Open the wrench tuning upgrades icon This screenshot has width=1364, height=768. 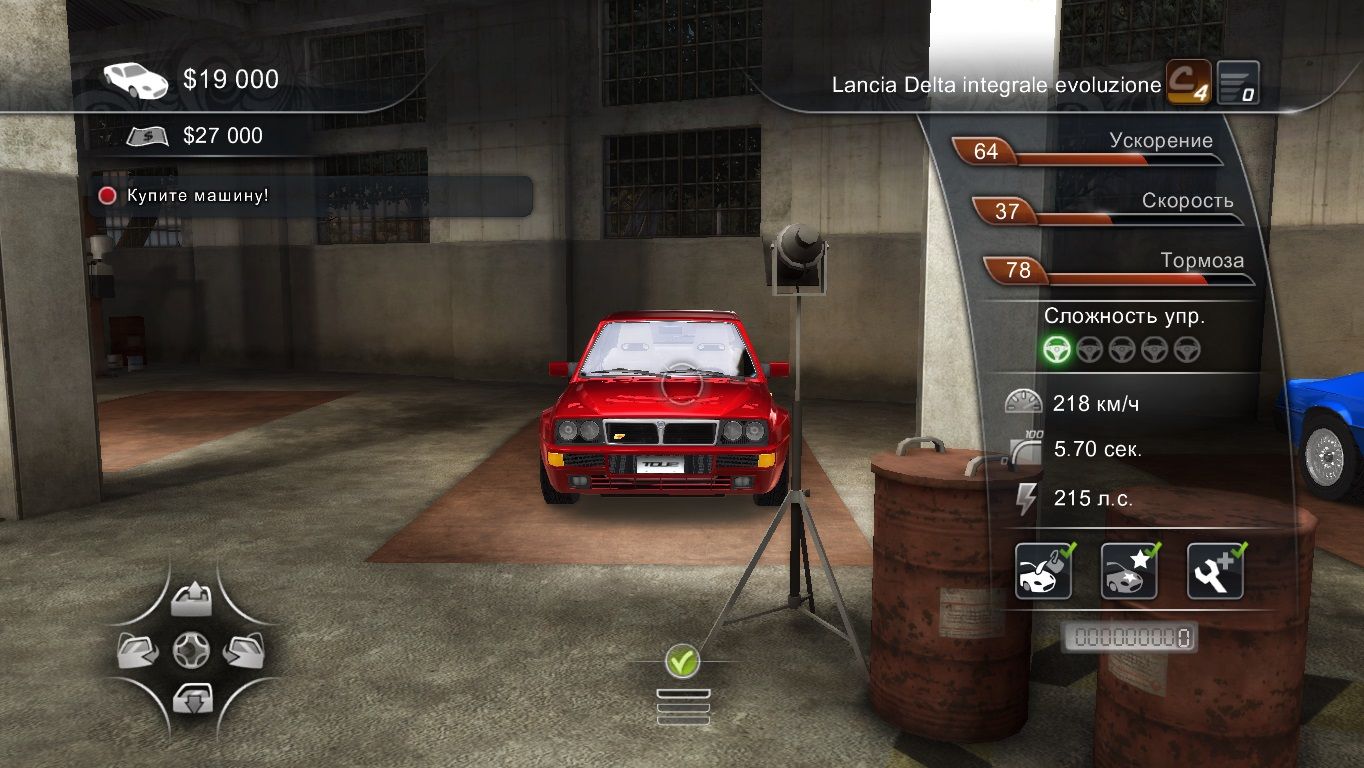(1215, 571)
